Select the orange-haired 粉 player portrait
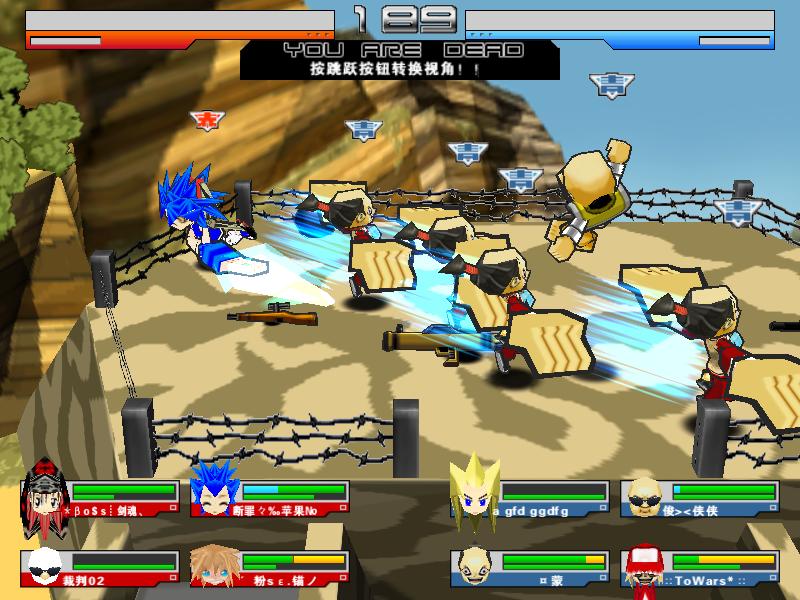The width and height of the screenshot is (800, 600). pyautogui.click(x=212, y=566)
